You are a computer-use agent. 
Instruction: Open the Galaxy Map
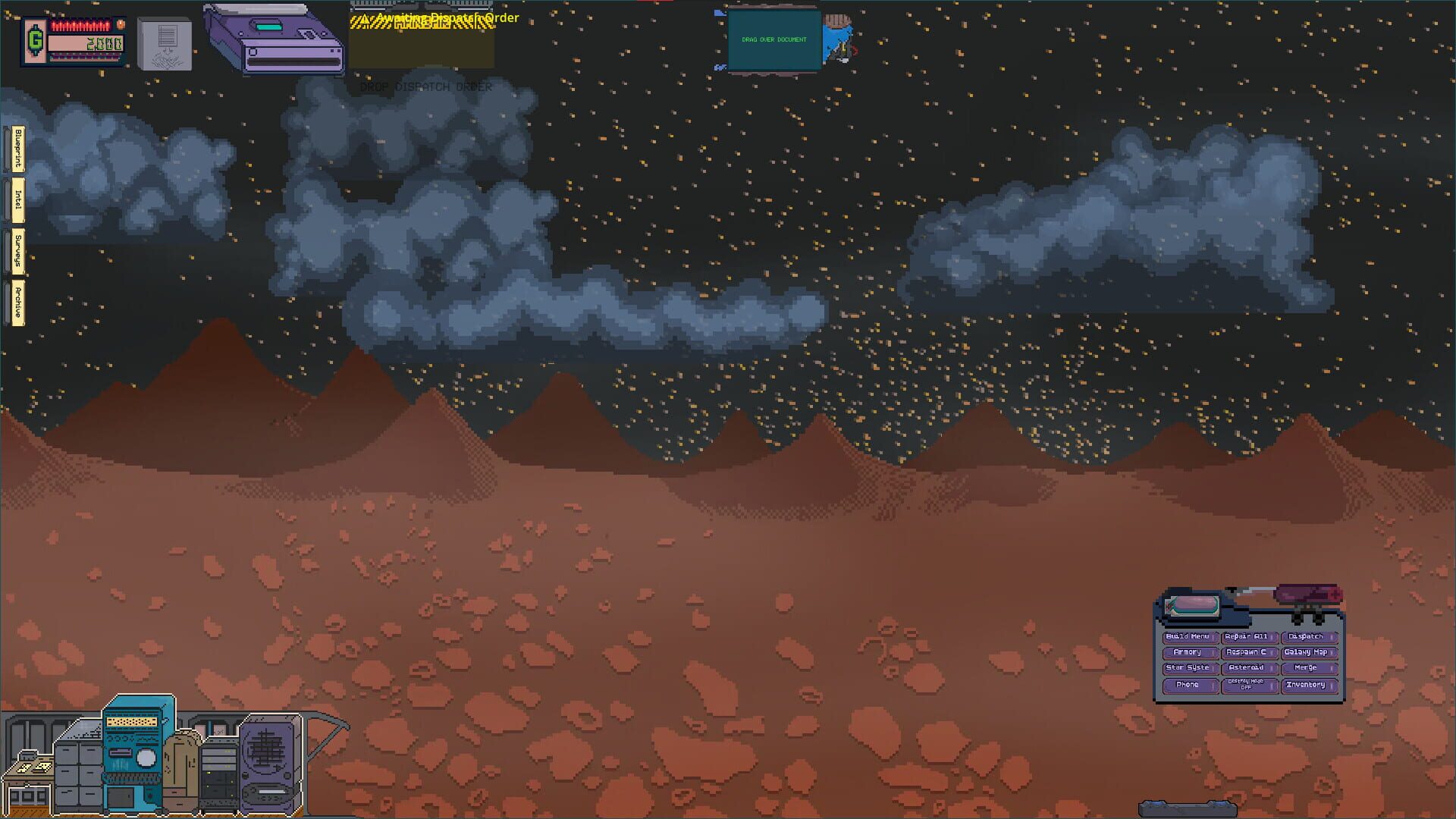(1306, 652)
